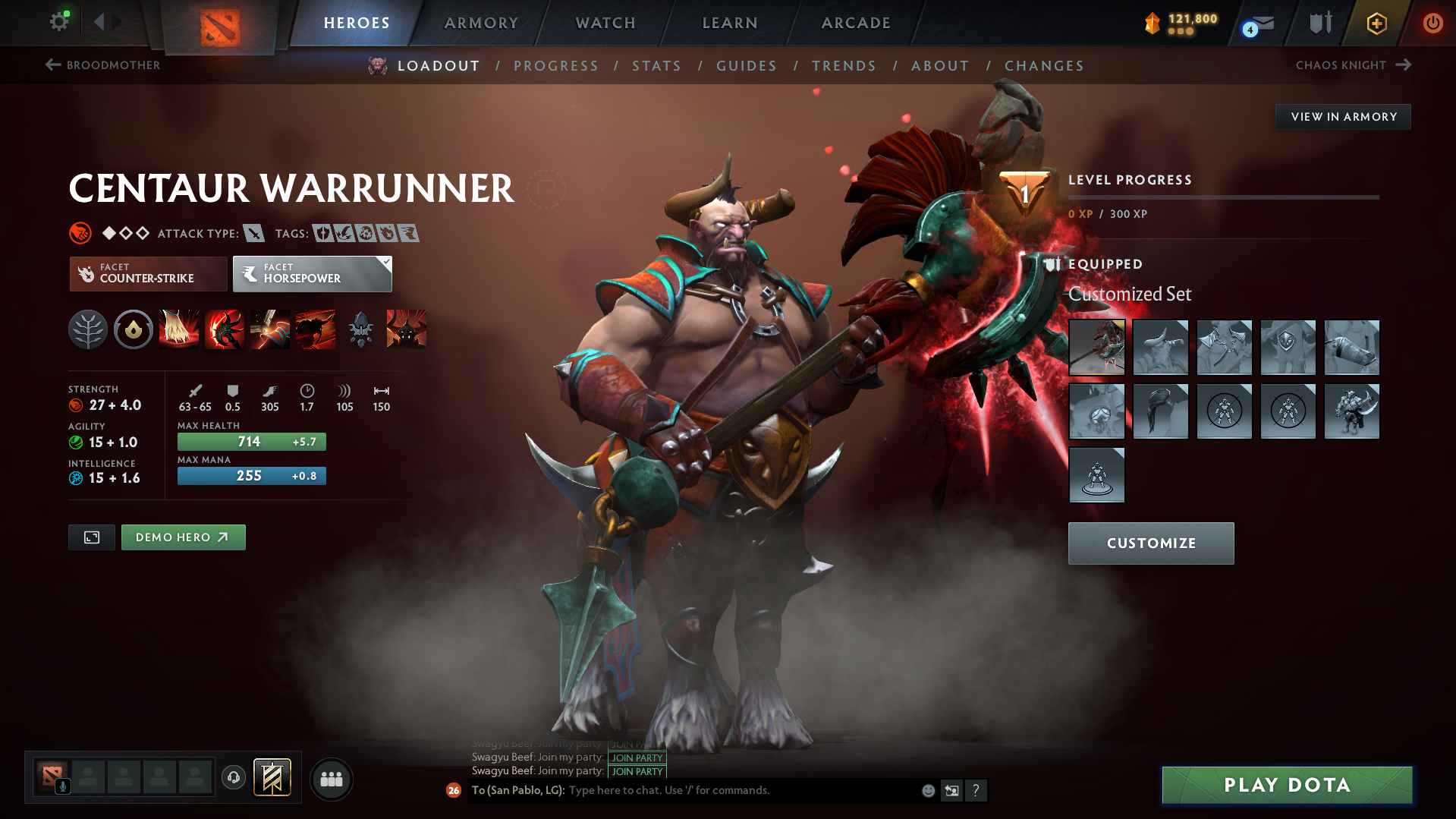Open the Guides section
The width and height of the screenshot is (1456, 819).
click(x=747, y=66)
